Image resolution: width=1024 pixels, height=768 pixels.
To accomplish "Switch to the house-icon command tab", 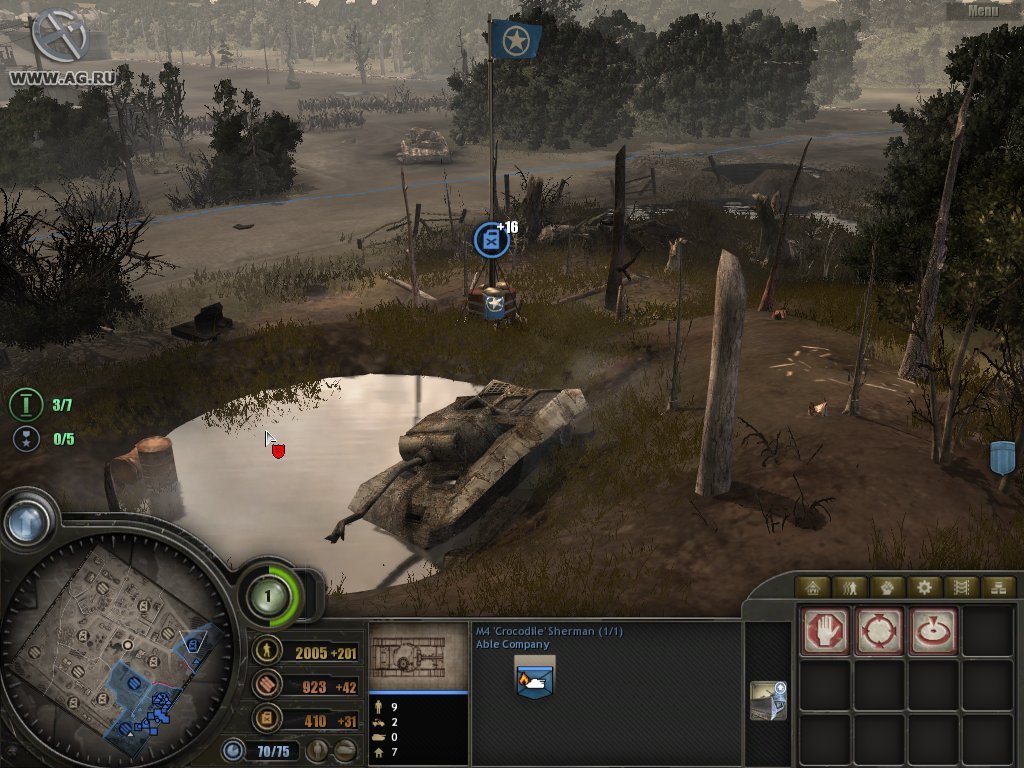I will pos(813,587).
